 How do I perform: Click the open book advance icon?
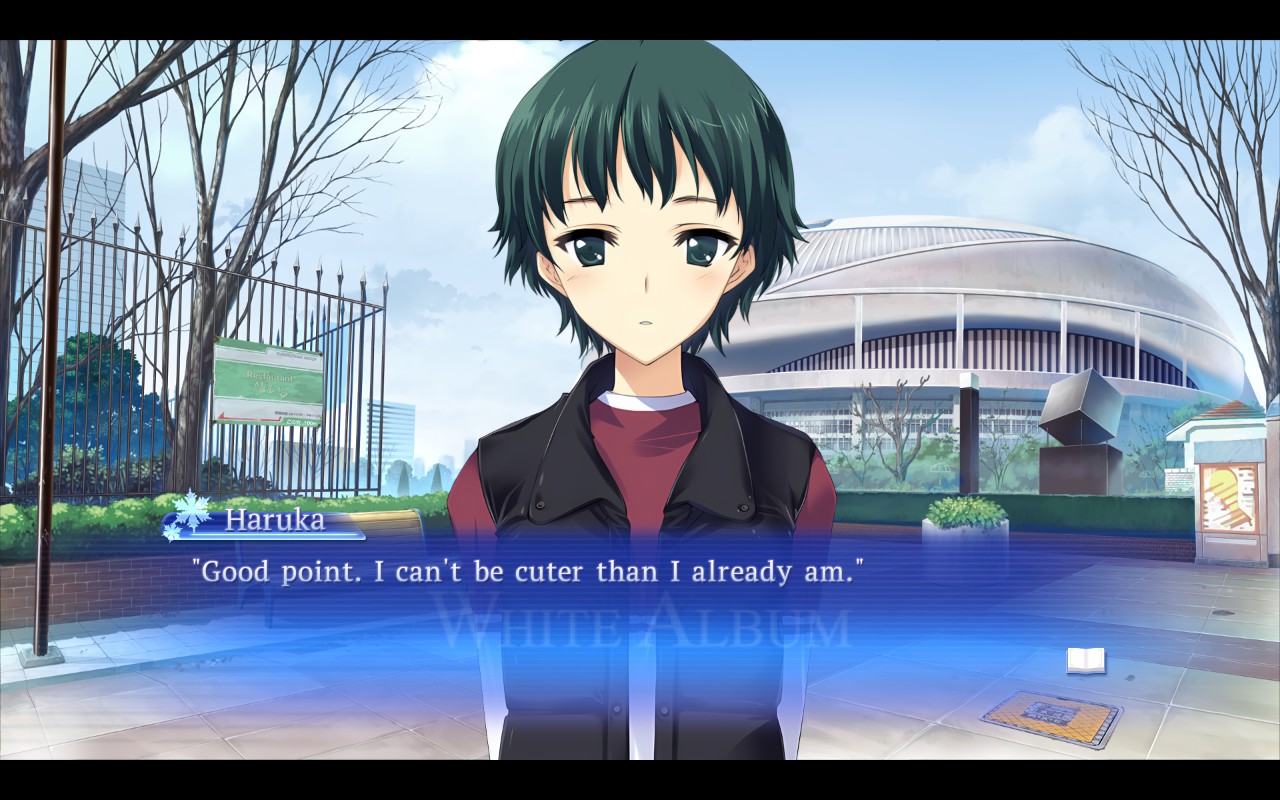pos(1085,660)
